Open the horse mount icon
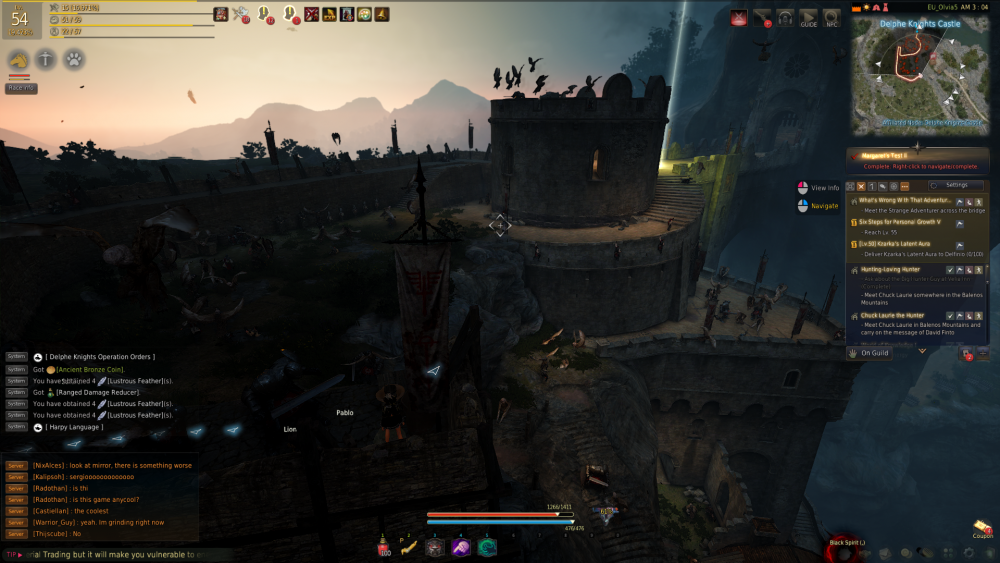The height and width of the screenshot is (563, 1000). (18, 60)
